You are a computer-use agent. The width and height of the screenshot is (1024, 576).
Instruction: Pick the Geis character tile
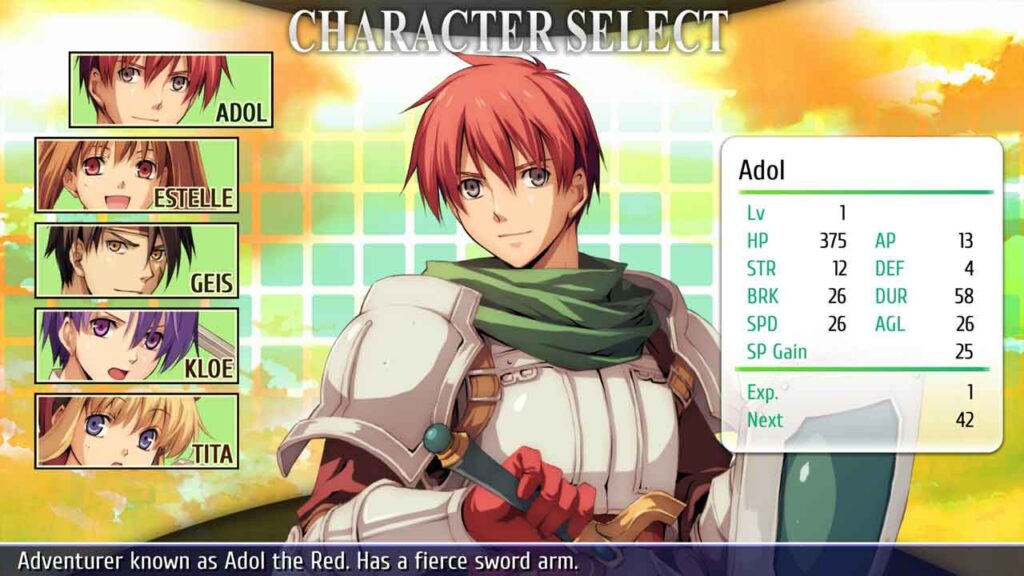(x=137, y=260)
